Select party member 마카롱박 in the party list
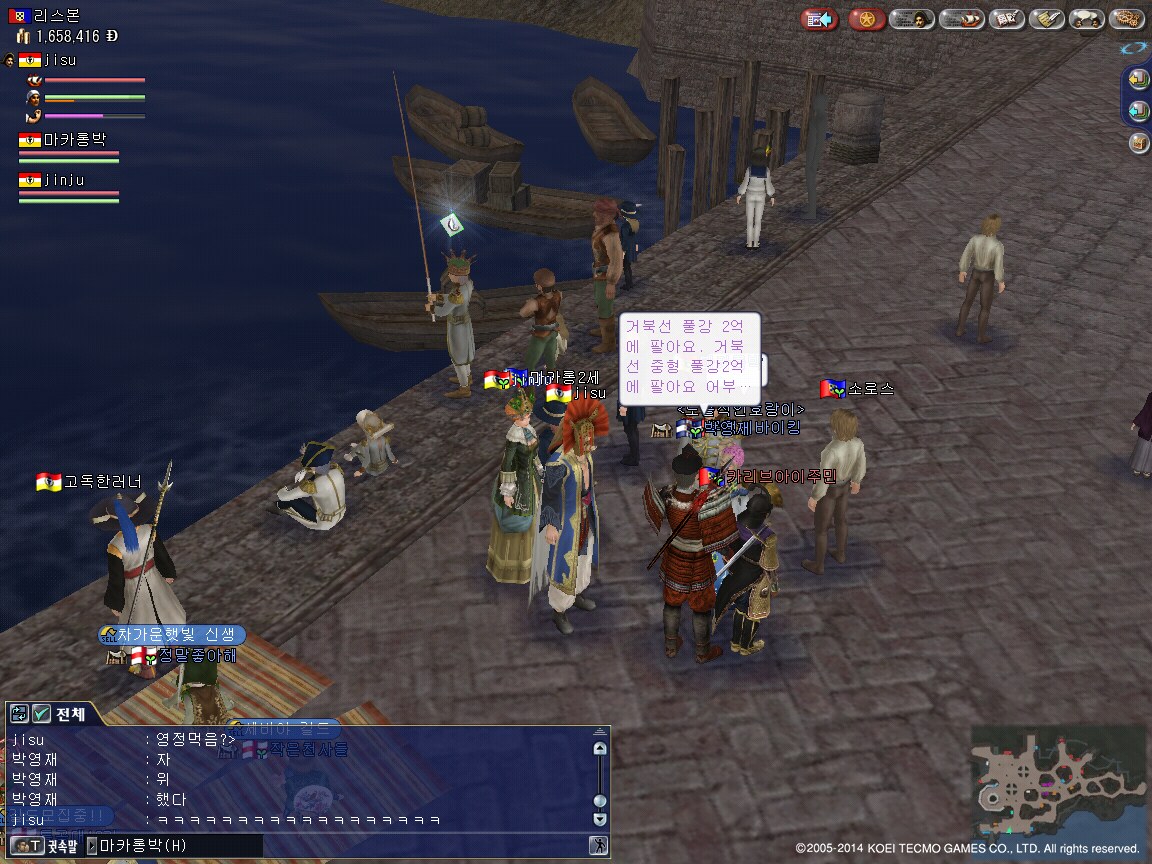The width and height of the screenshot is (1152, 864). click(x=74, y=140)
